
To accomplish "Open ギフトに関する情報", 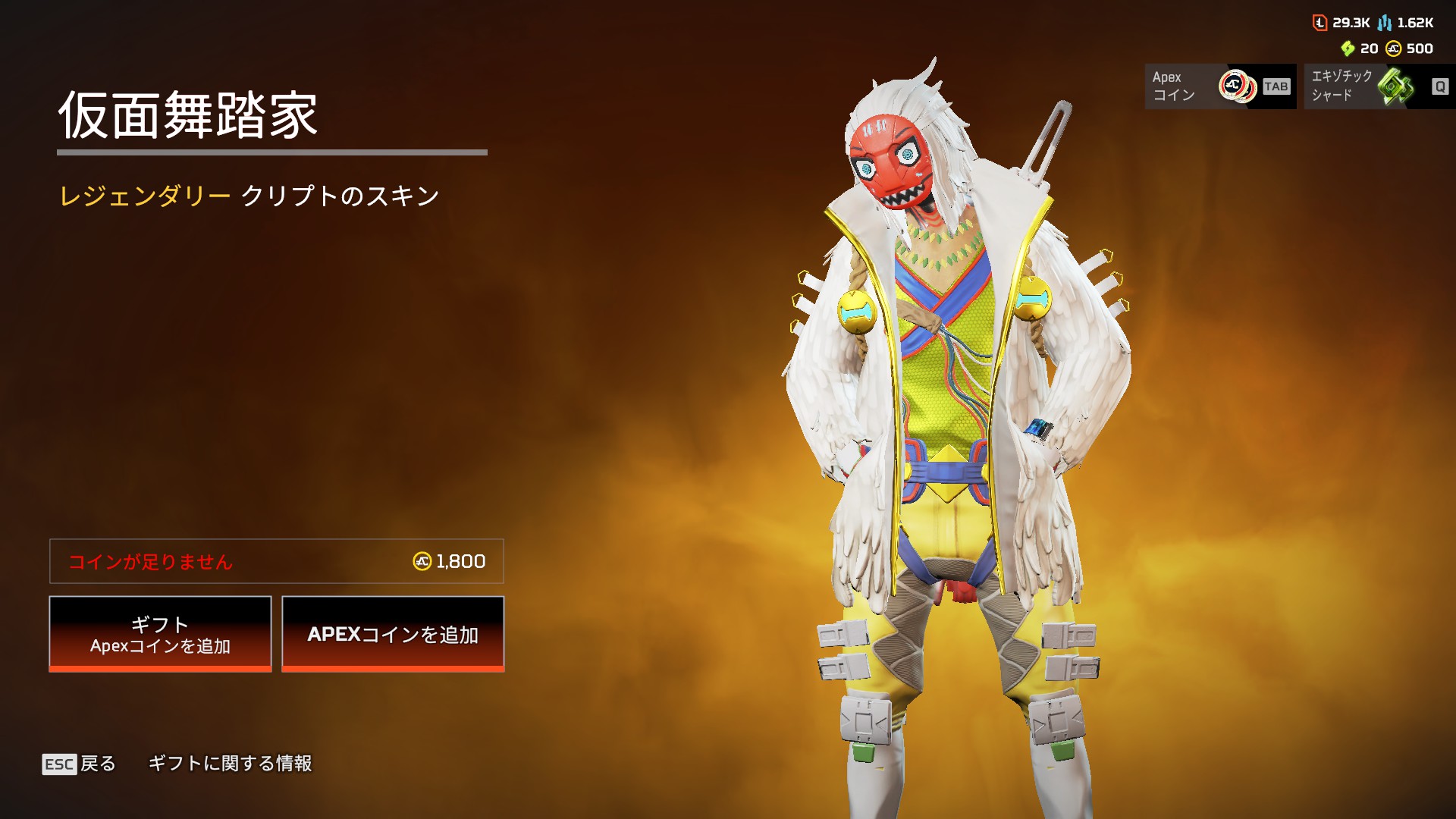I will point(230,764).
